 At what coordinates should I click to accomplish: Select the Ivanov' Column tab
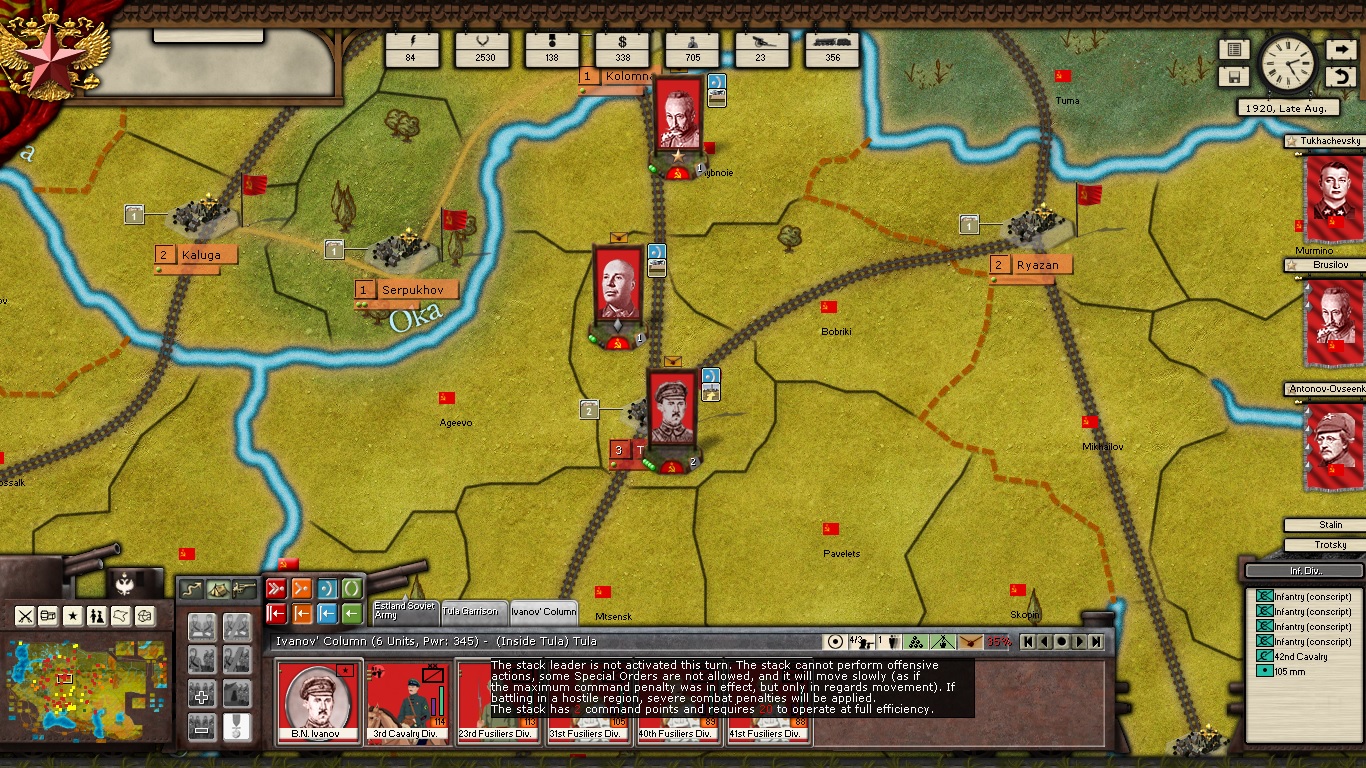[543, 612]
